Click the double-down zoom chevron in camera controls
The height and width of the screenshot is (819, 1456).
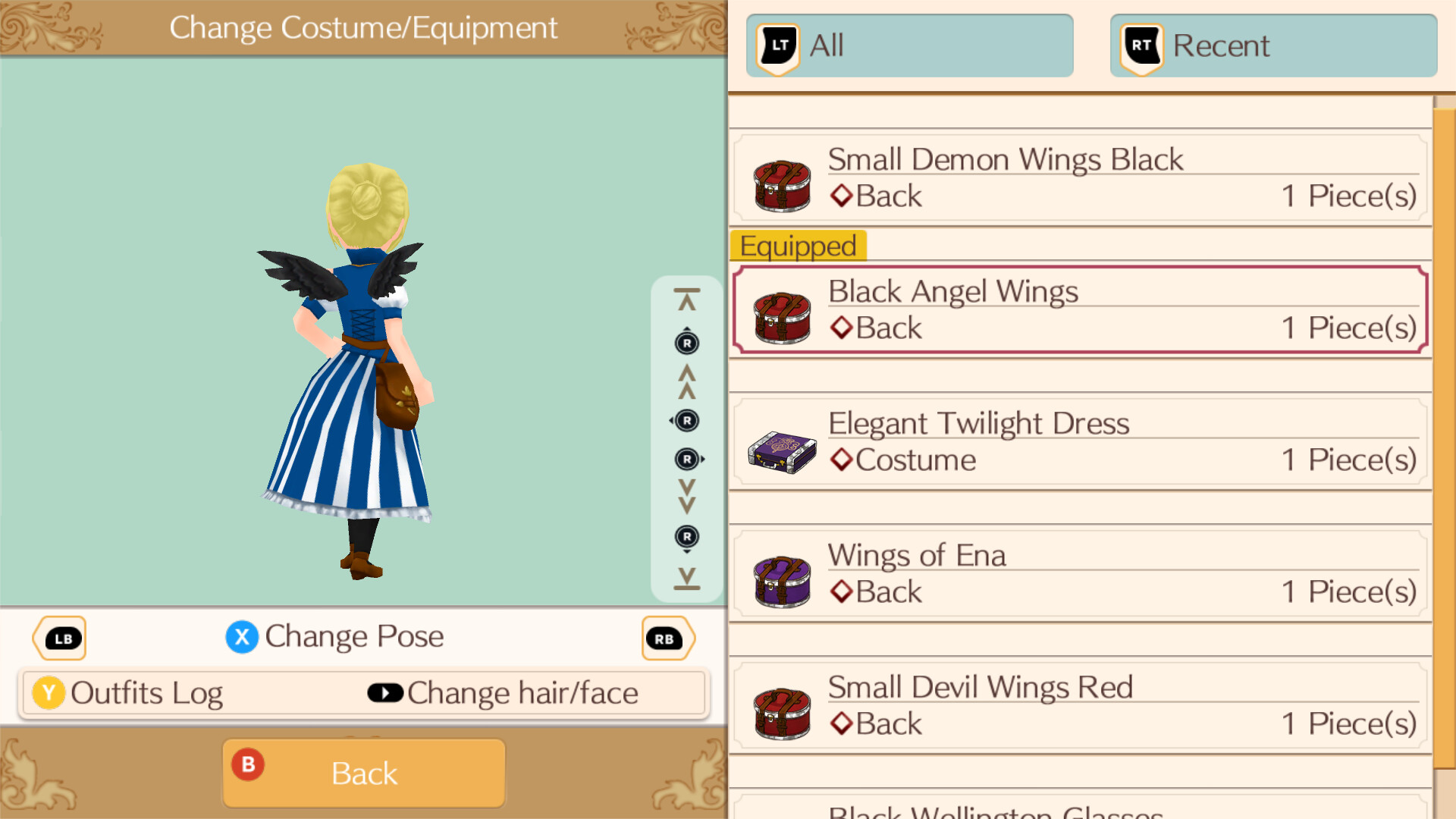coord(686,498)
